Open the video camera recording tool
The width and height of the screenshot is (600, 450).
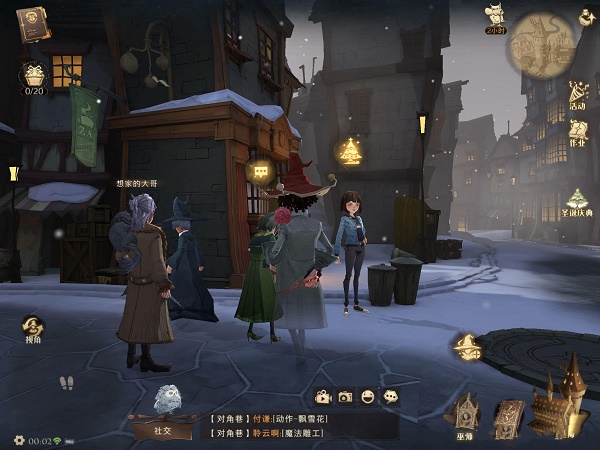pyautogui.click(x=323, y=397)
